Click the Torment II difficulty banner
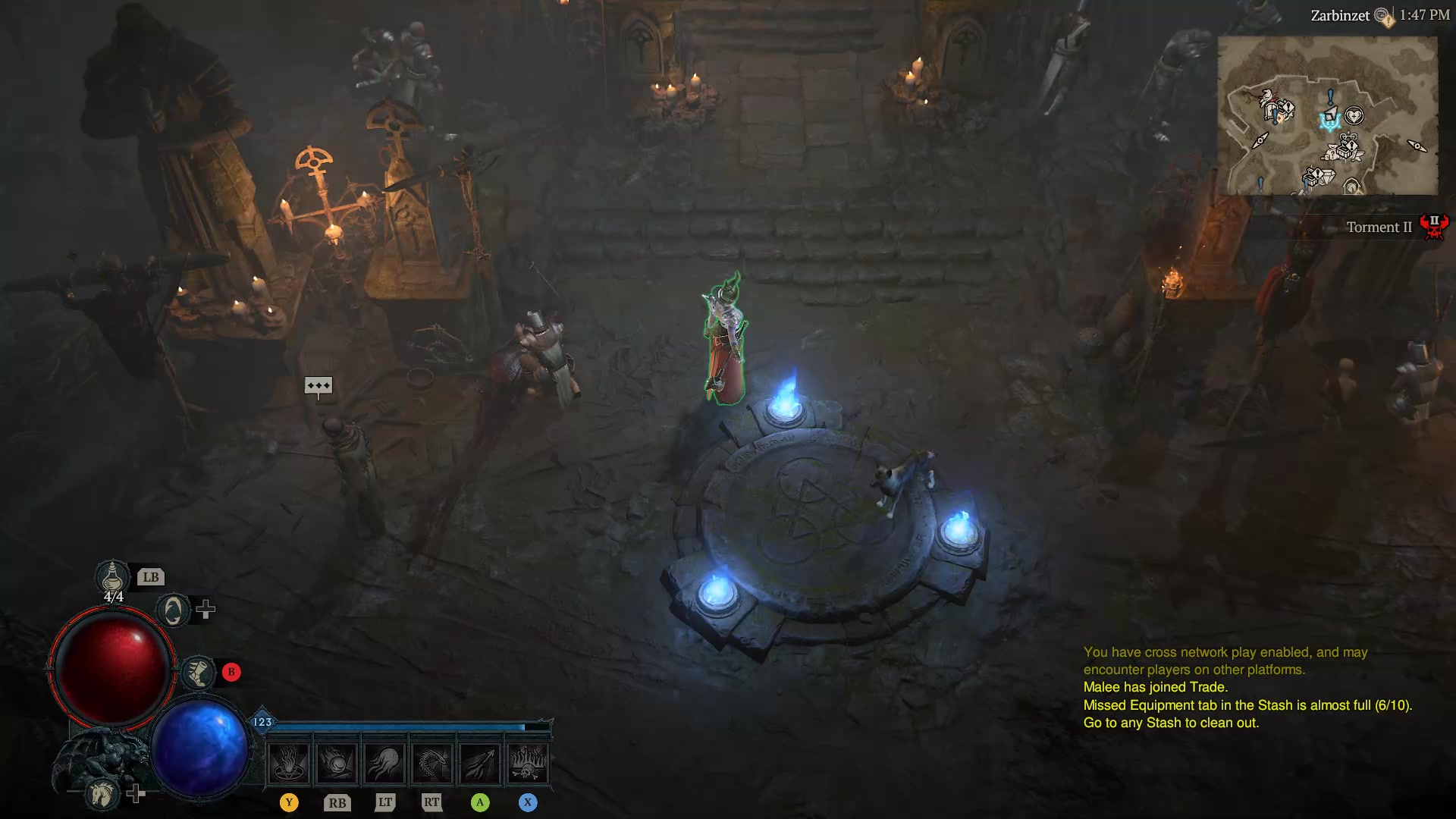 (x=1379, y=227)
